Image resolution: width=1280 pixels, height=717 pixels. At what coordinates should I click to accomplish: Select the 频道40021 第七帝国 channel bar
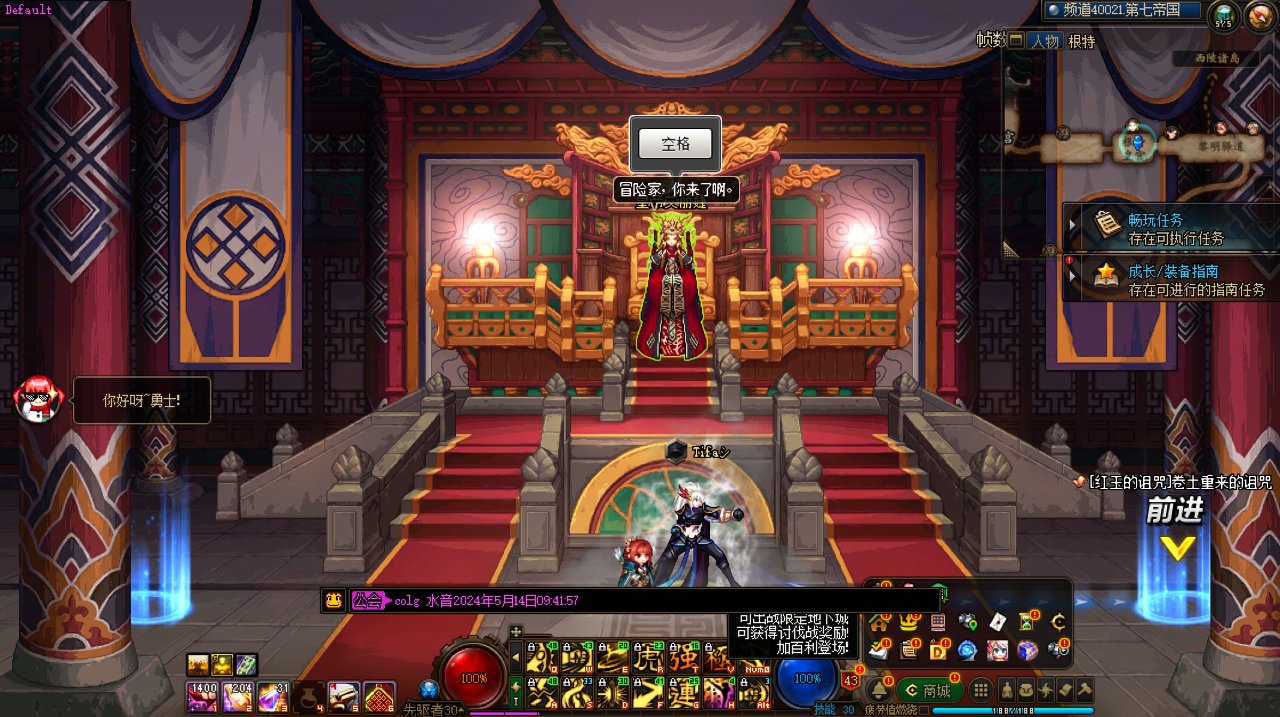[x=1120, y=10]
